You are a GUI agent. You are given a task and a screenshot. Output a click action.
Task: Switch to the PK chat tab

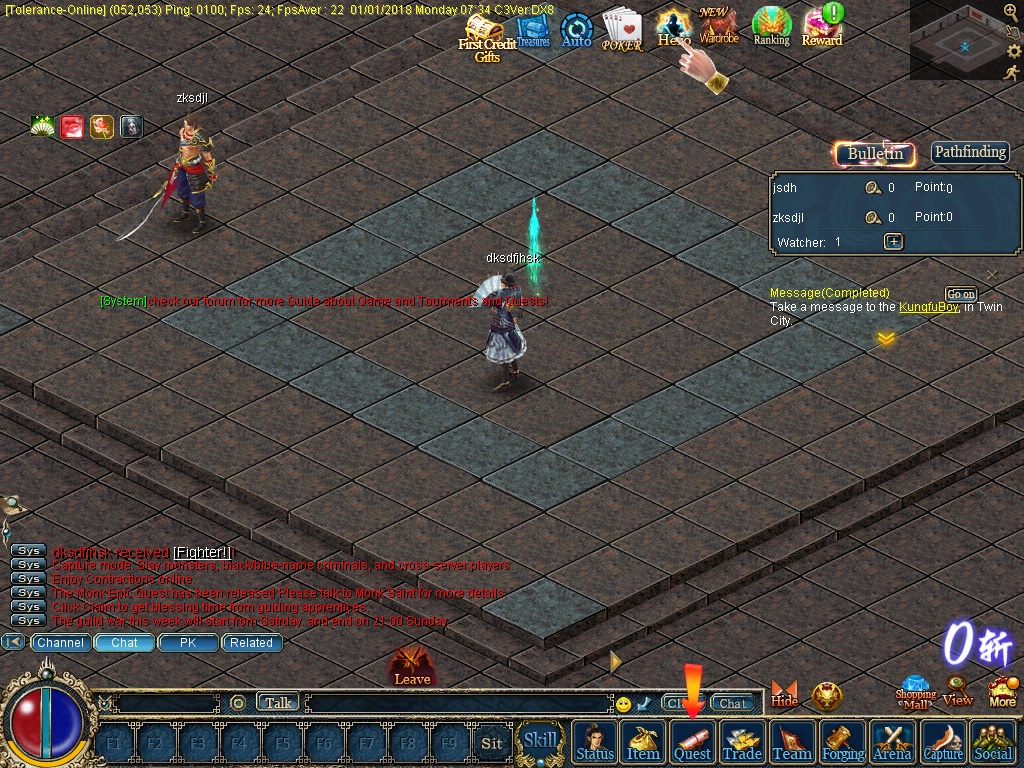[188, 643]
